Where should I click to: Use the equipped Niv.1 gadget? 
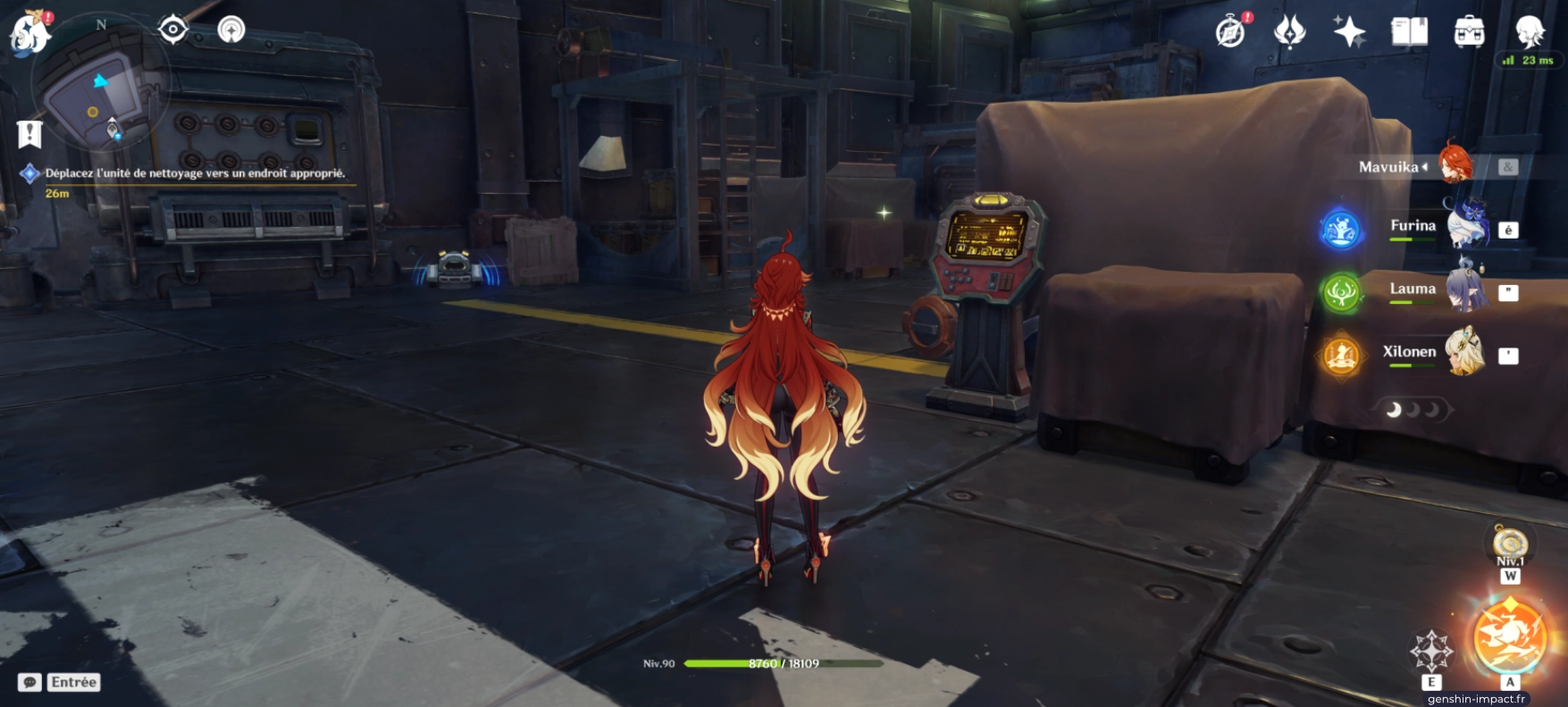click(x=1510, y=543)
